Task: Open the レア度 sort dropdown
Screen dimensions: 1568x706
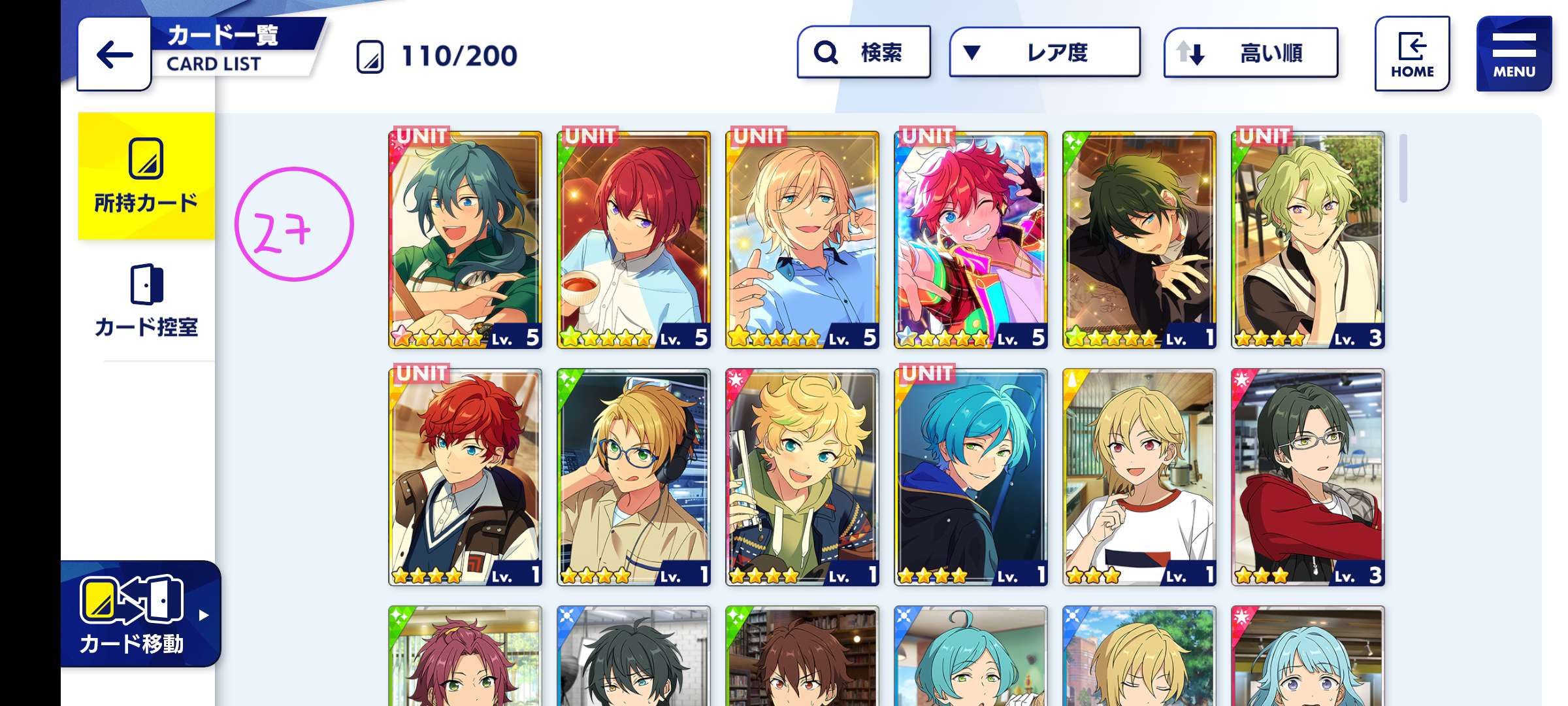Action: 1044,52
